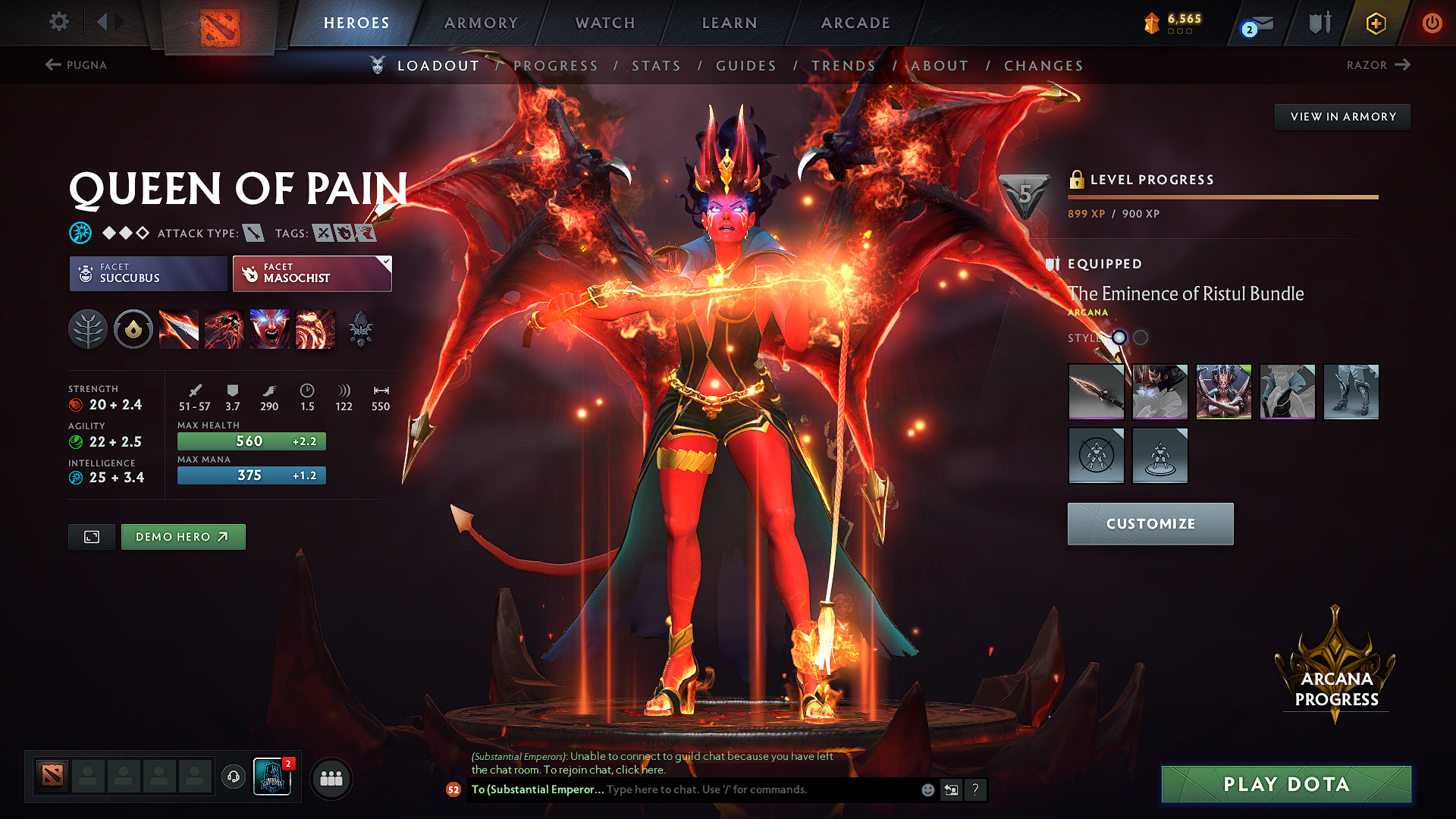The height and width of the screenshot is (819, 1456).
Task: Switch to the GUIDES tab
Action: click(745, 66)
